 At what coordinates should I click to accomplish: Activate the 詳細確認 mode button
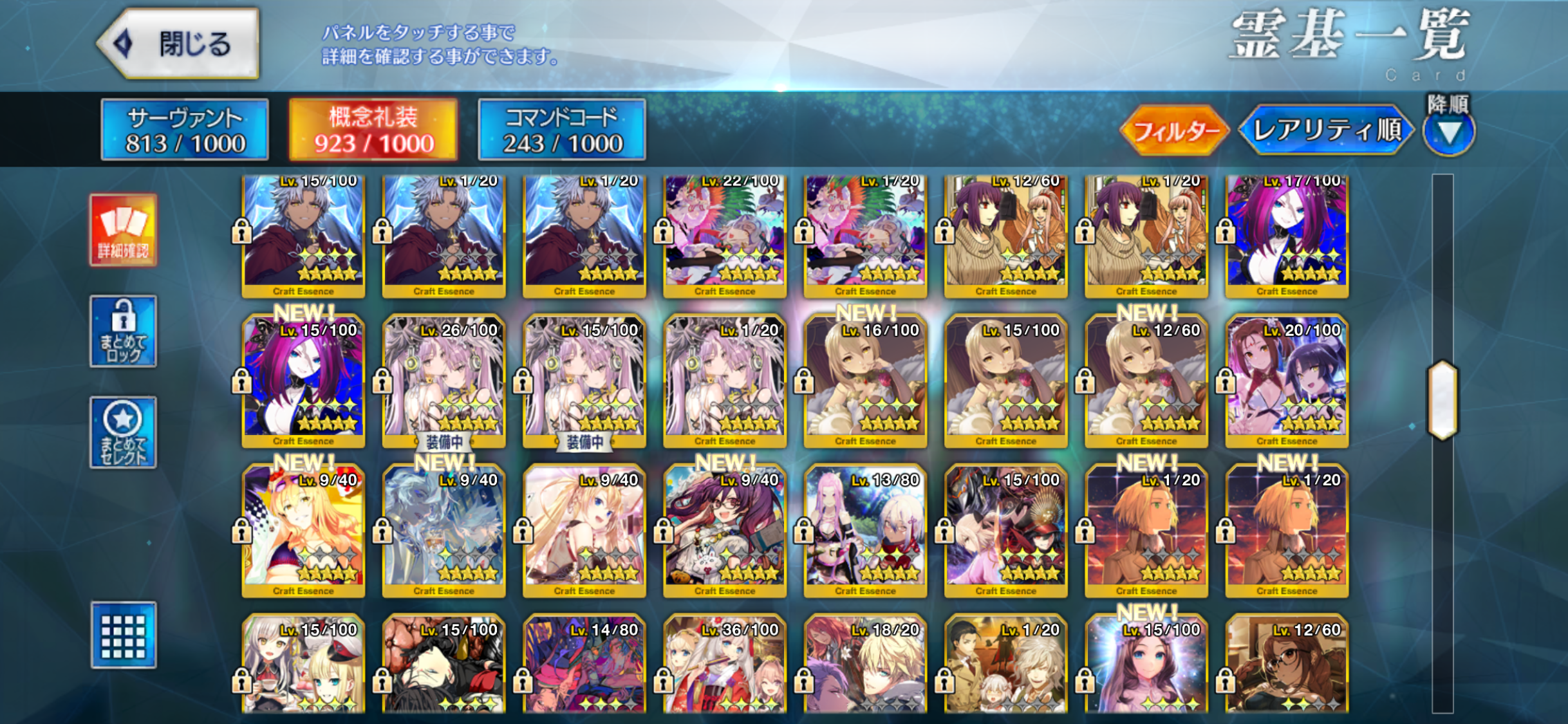click(123, 230)
